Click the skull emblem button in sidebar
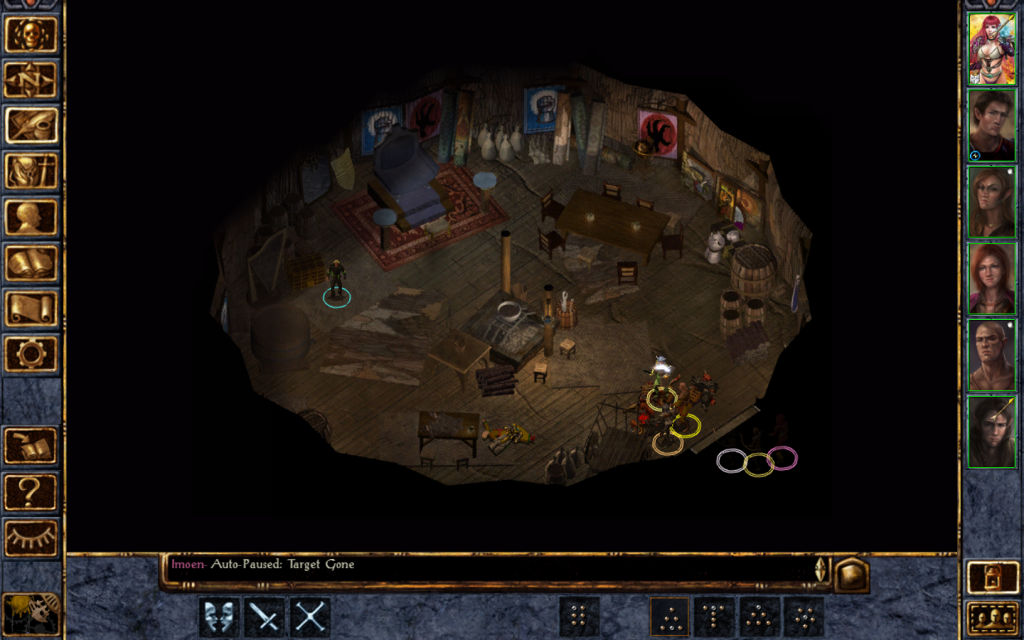The width and height of the screenshot is (1024, 640). click(31, 34)
